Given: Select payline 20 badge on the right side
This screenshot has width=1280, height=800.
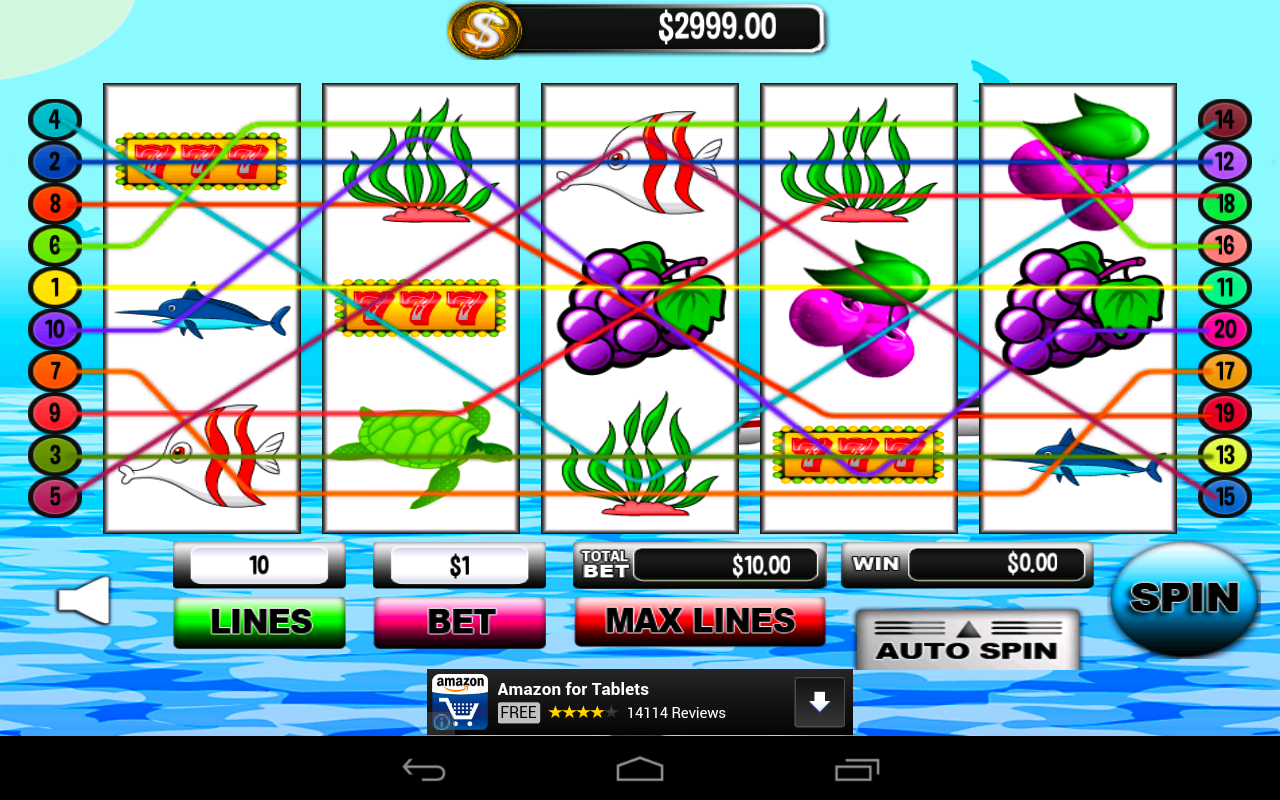Looking at the screenshot, I should [x=1224, y=329].
